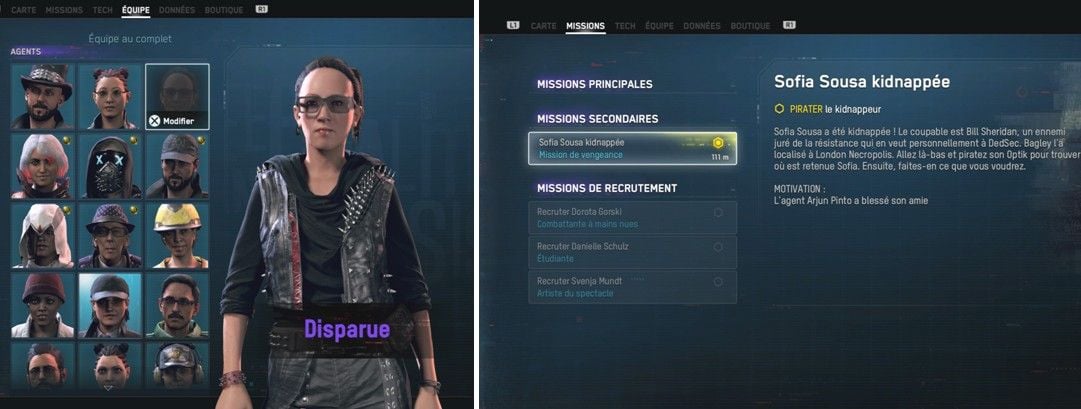
Task: Choose the agent with the red beanie
Action: pyautogui.click(x=43, y=305)
